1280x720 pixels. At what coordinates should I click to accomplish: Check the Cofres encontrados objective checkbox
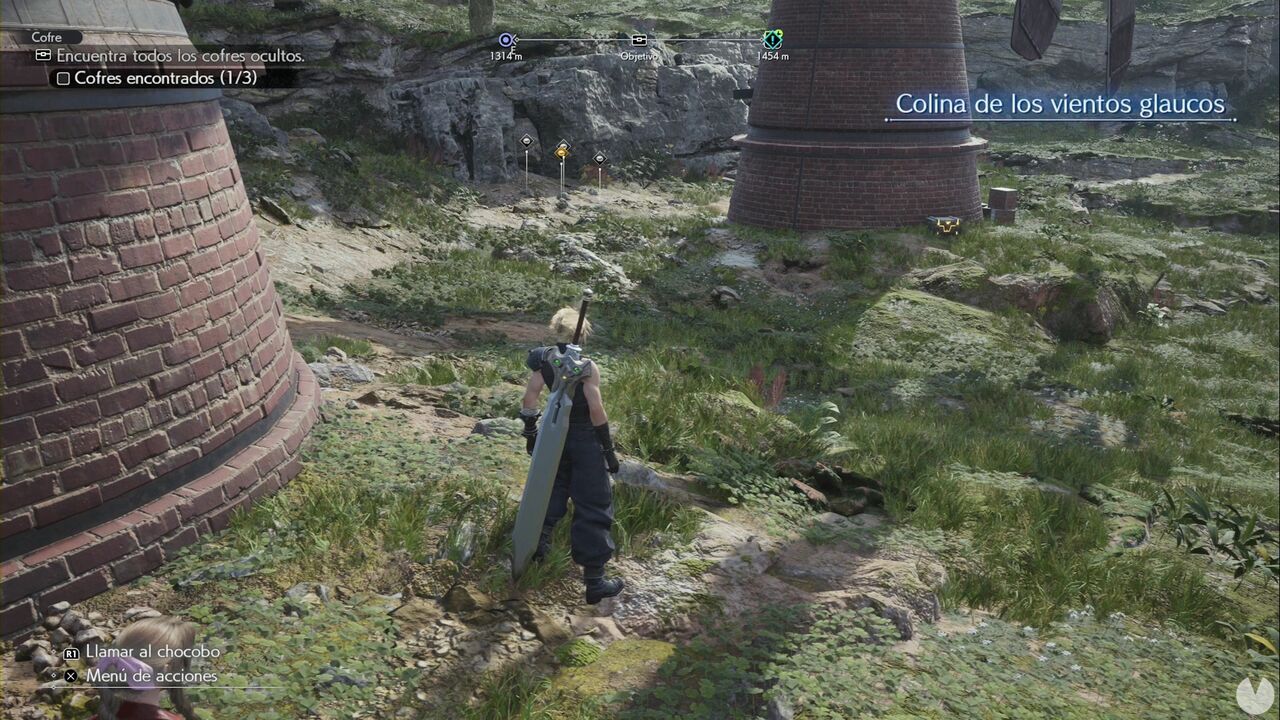63,78
